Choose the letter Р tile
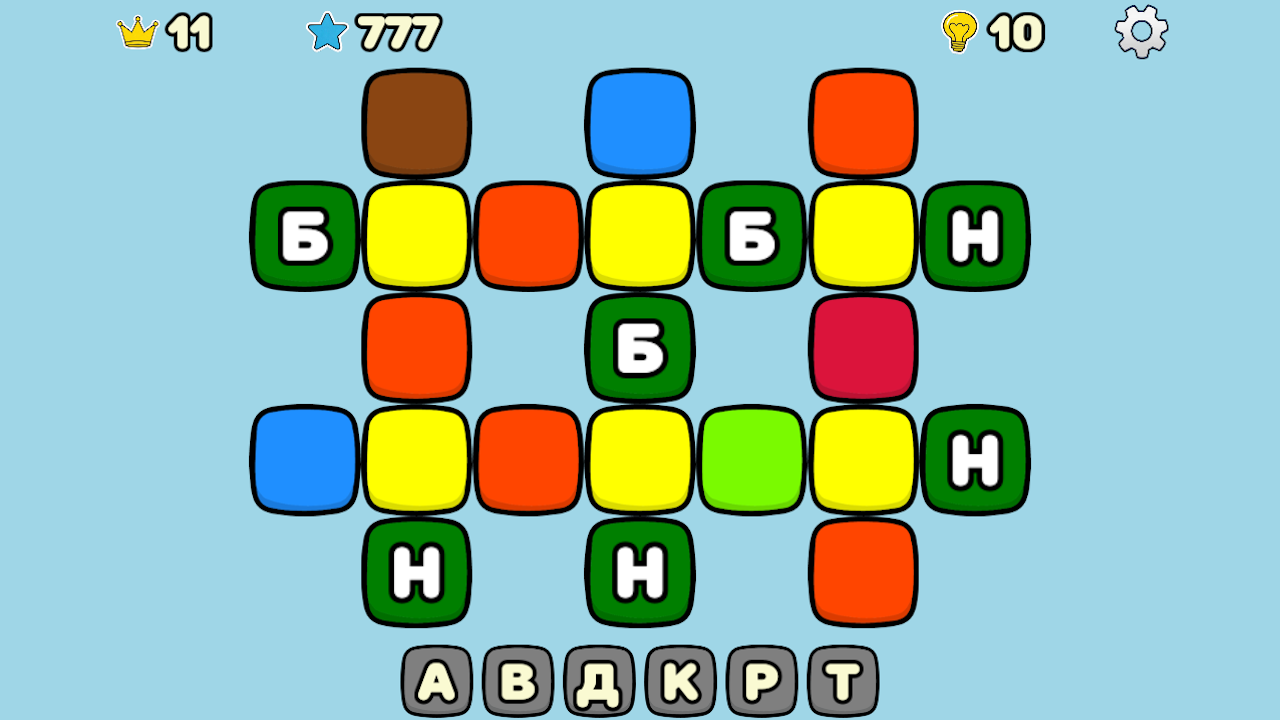The width and height of the screenshot is (1280, 720). (762, 681)
